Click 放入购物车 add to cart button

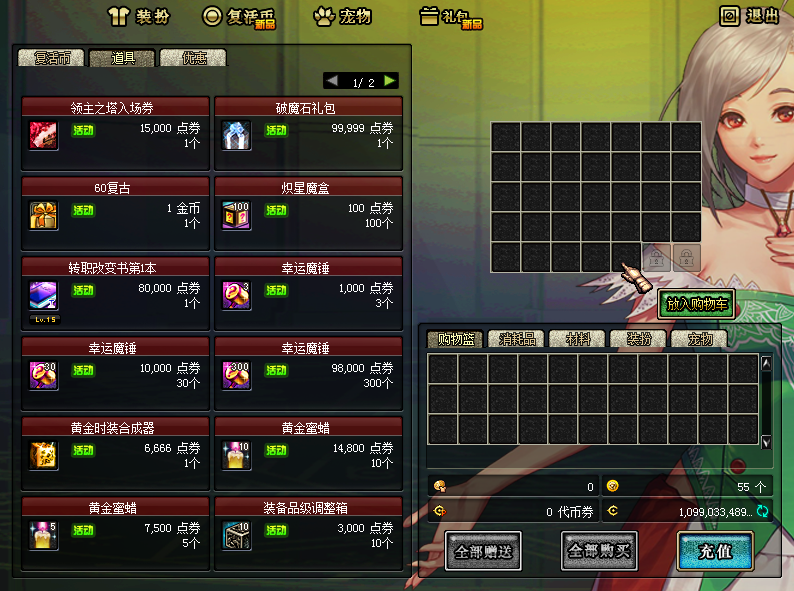tap(696, 305)
